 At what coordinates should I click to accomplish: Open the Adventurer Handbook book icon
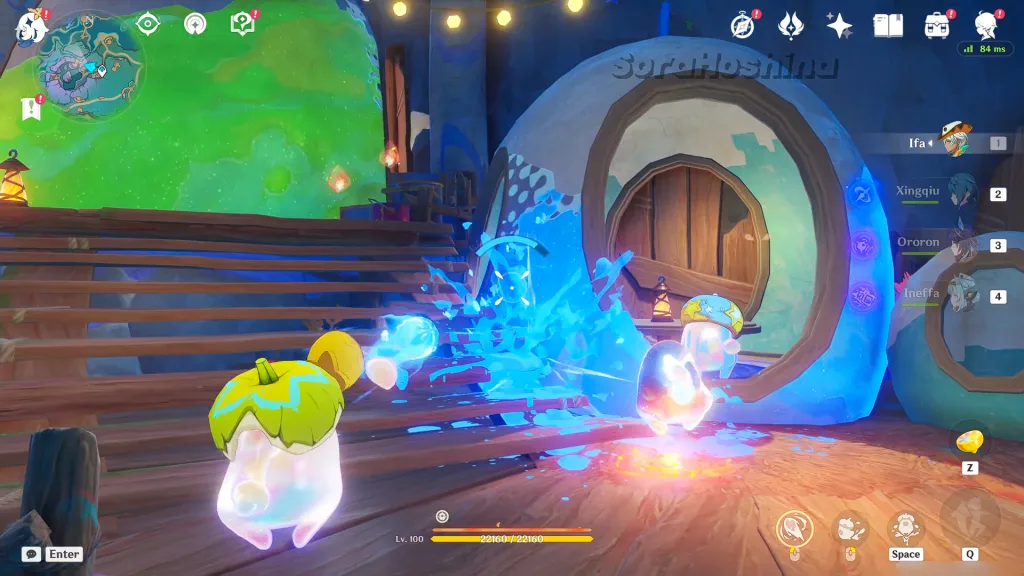(888, 25)
